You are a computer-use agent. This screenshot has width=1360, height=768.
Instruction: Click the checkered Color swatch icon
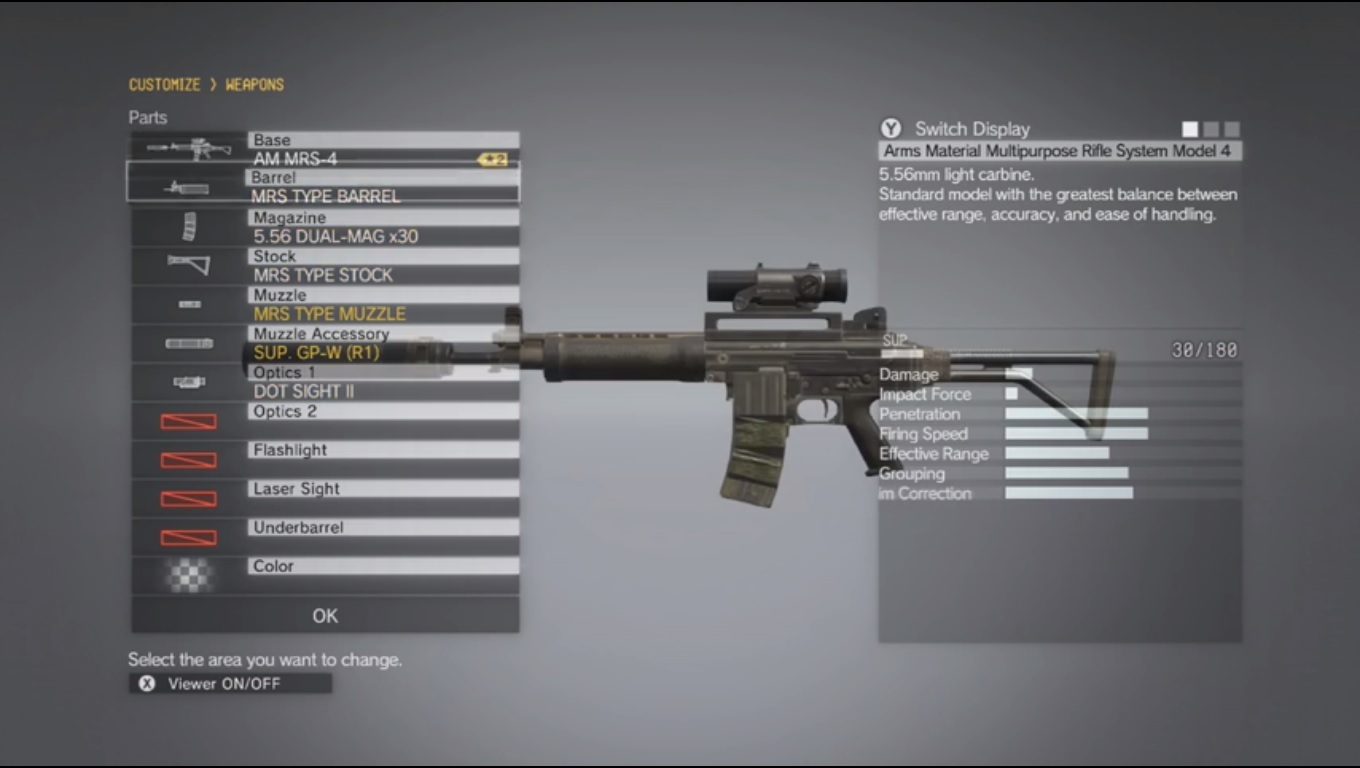[189, 575]
